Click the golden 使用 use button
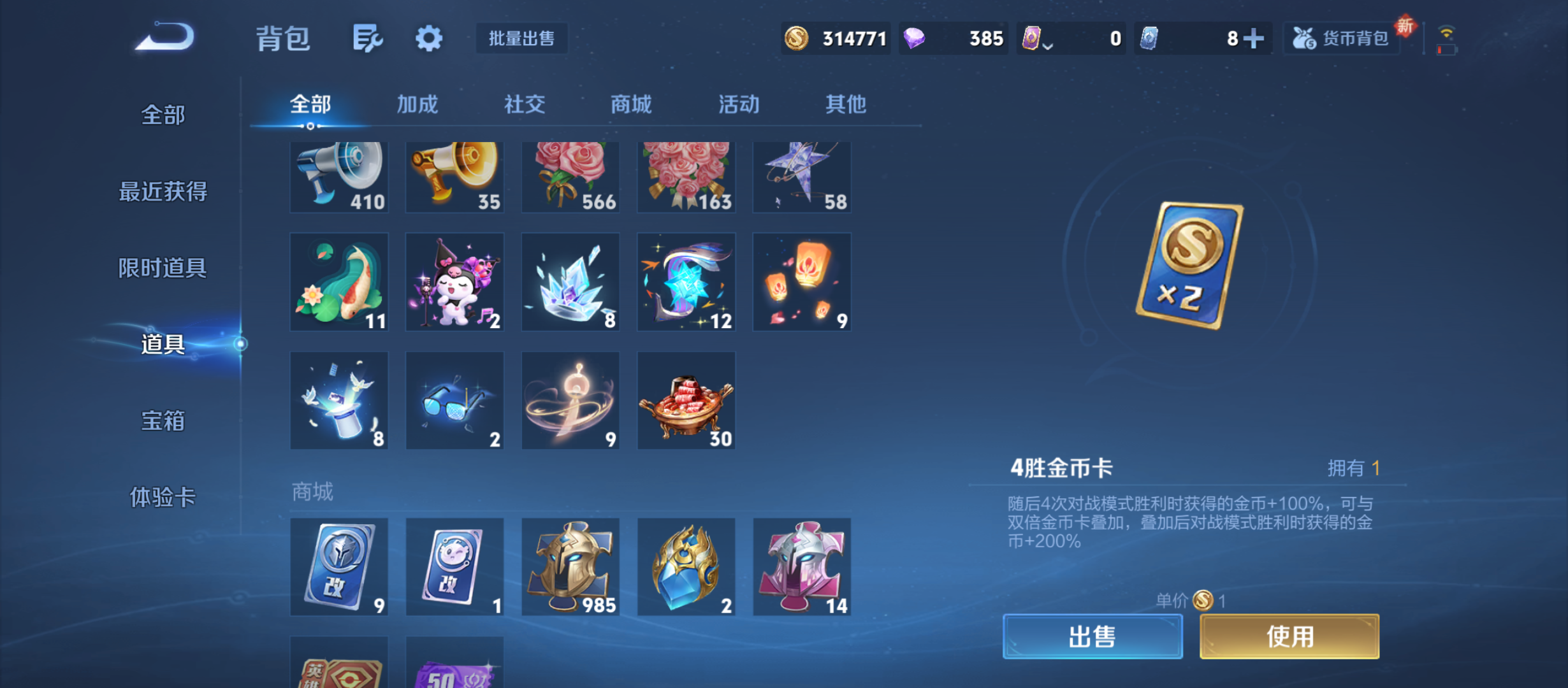This screenshot has height=688, width=1568. (x=1289, y=636)
